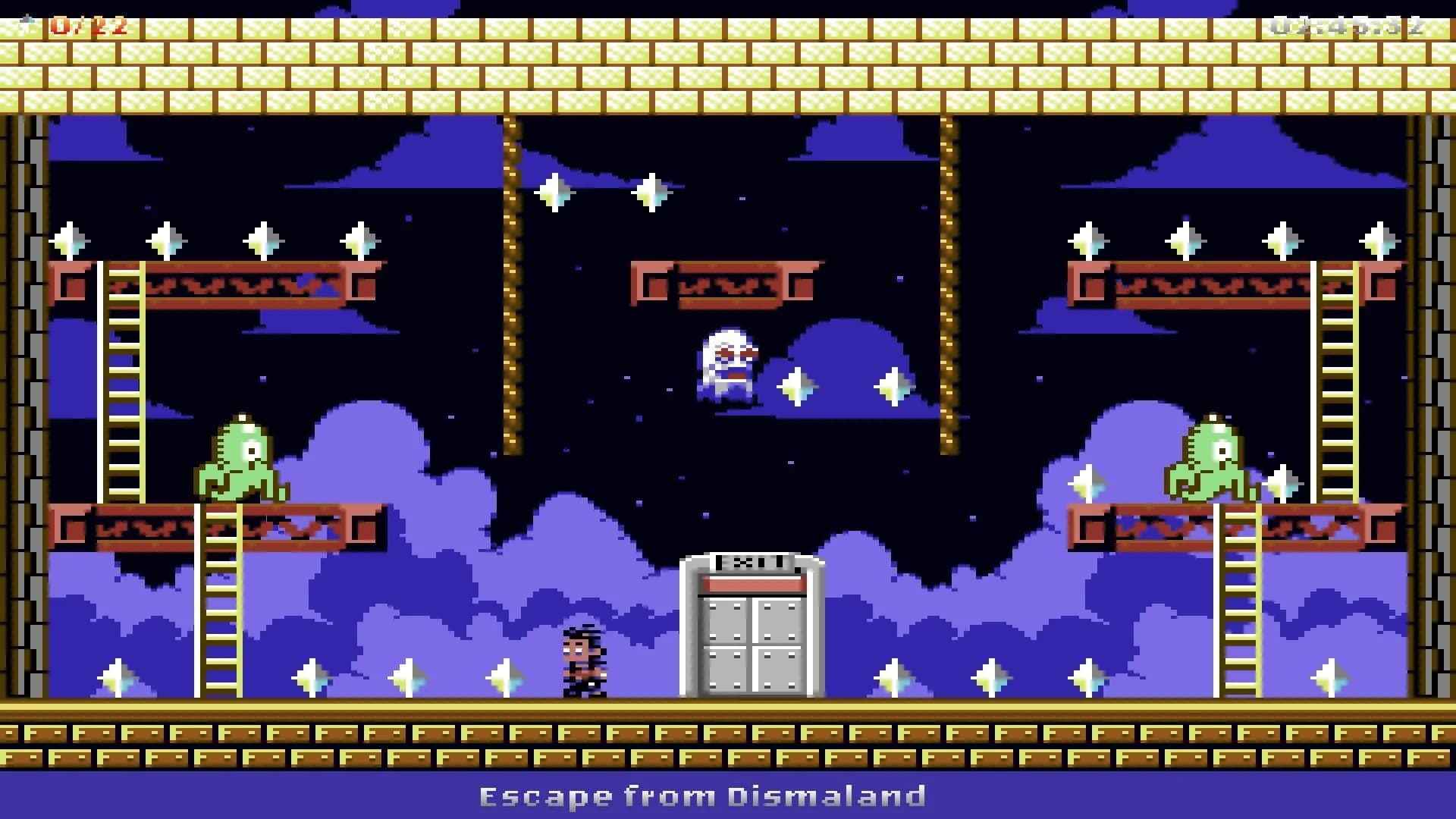The height and width of the screenshot is (819, 1456).
Task: Click the diamond beside the ghost
Action: tap(799, 387)
